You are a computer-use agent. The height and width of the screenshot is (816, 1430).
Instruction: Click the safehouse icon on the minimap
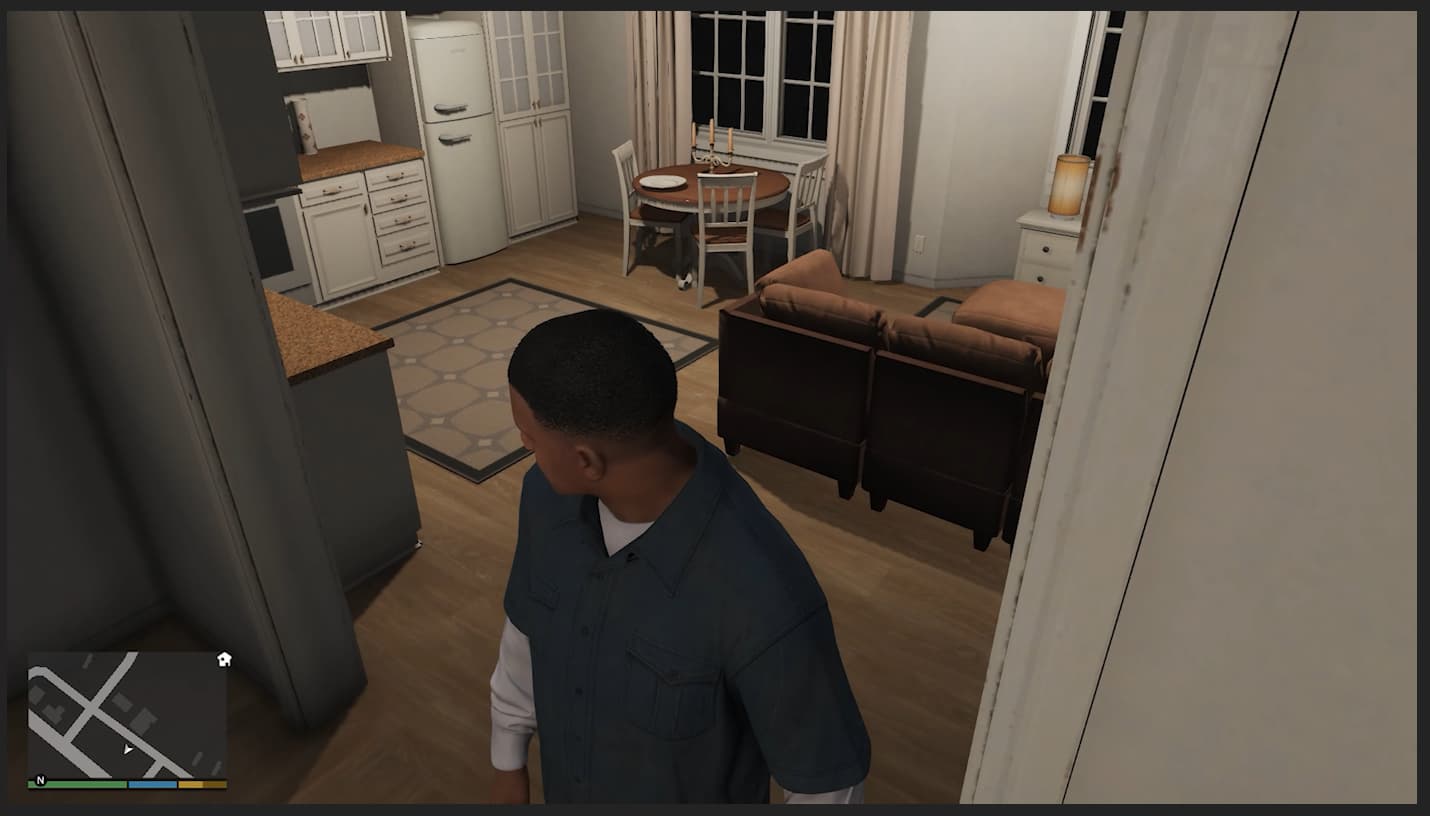coord(225,659)
